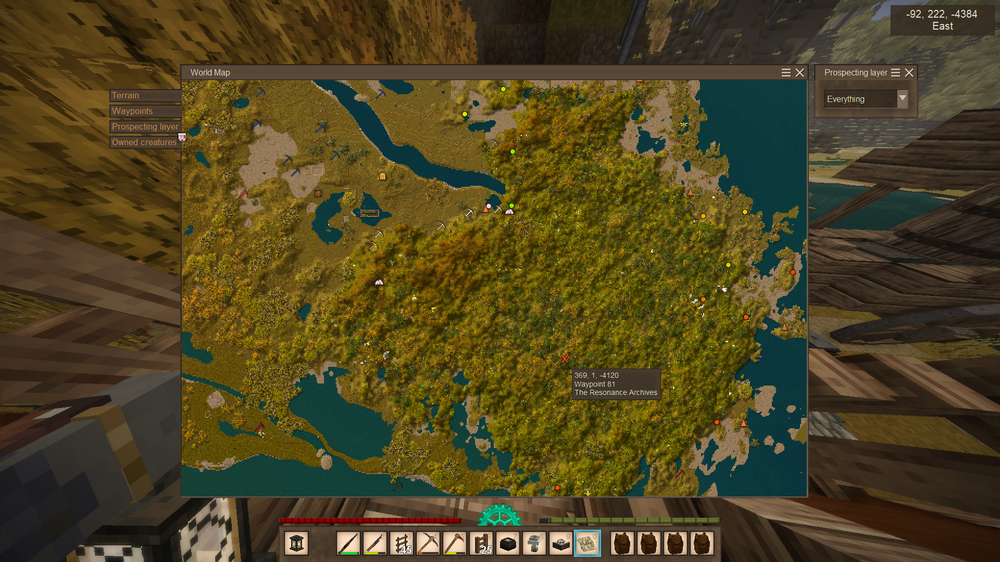
Task: Select the first hotbar slot with green durability
Action: [x=349, y=543]
